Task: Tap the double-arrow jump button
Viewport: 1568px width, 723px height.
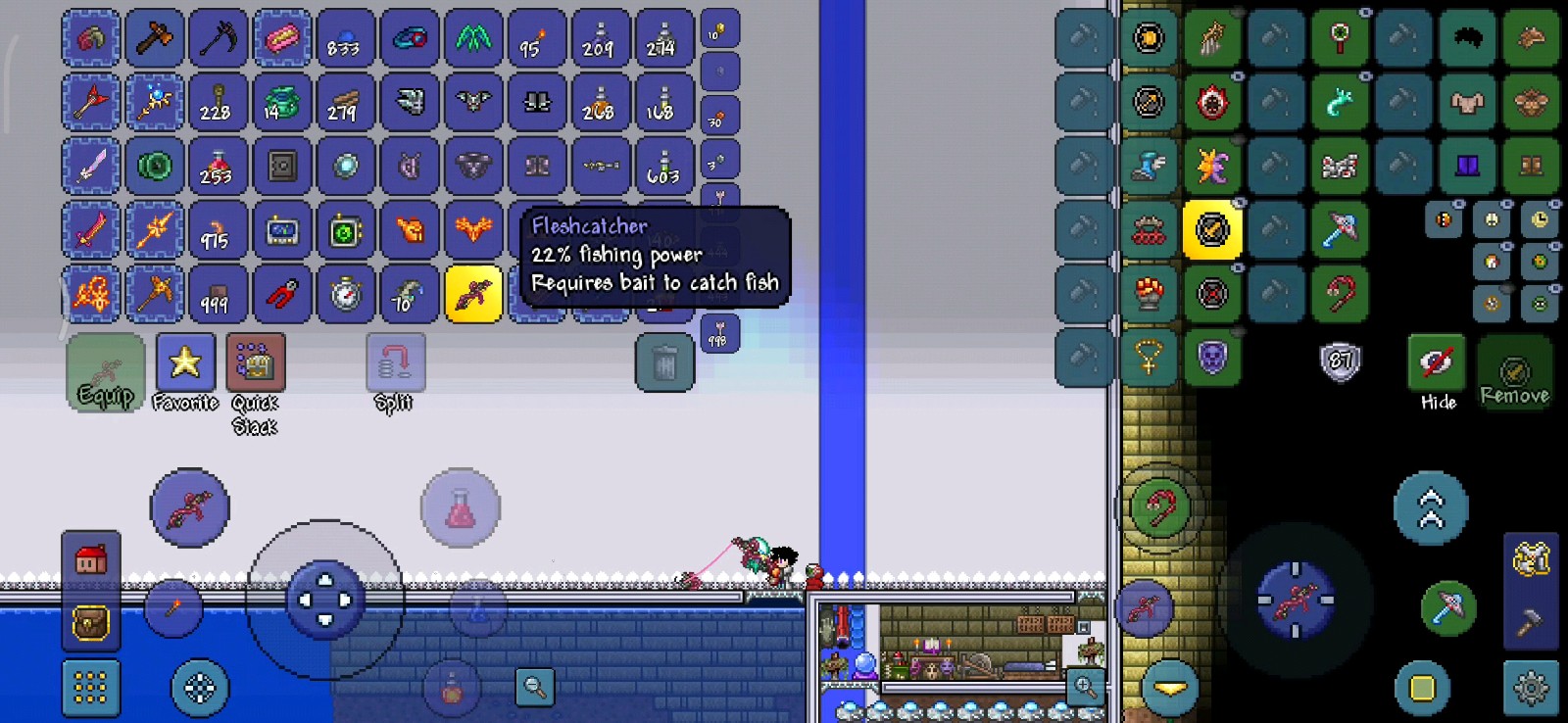Action: tap(1431, 508)
